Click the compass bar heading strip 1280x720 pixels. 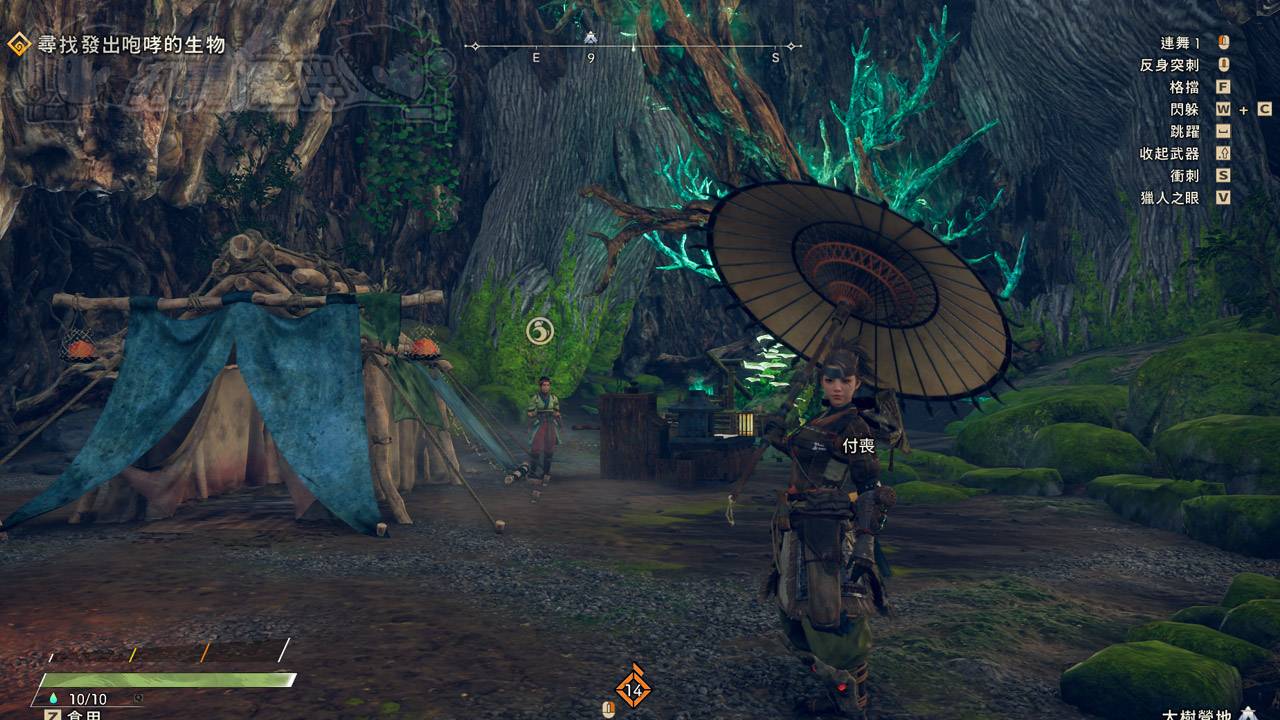[632, 47]
